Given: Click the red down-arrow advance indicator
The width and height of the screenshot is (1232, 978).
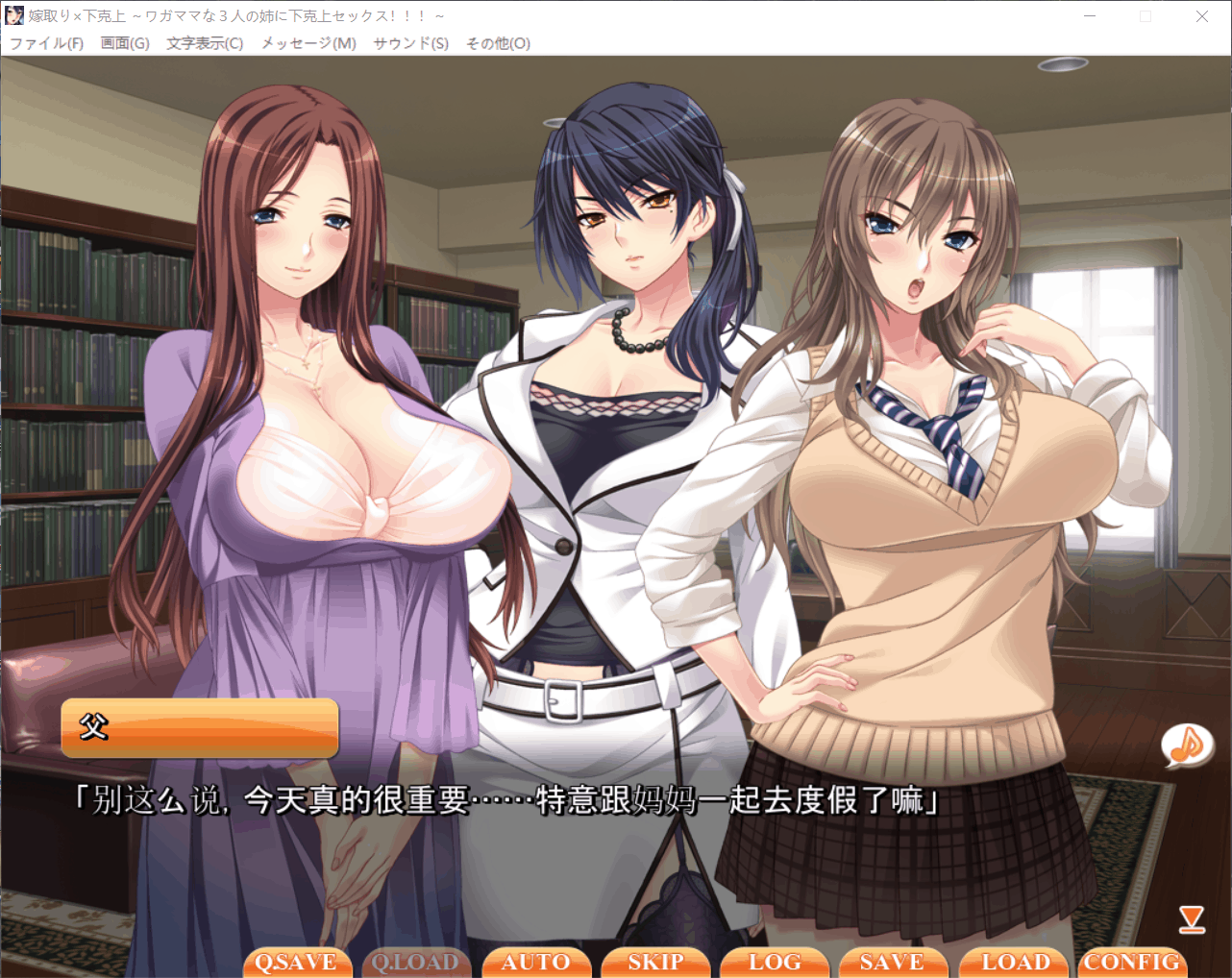Looking at the screenshot, I should 1192,919.
